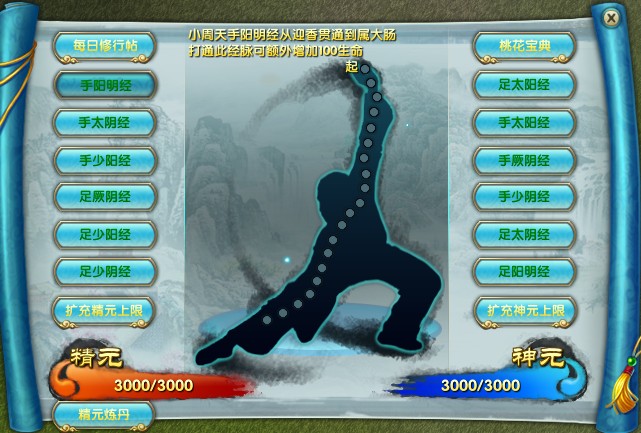
Task: Choose the 足少阳经 meridian
Action: tap(104, 234)
